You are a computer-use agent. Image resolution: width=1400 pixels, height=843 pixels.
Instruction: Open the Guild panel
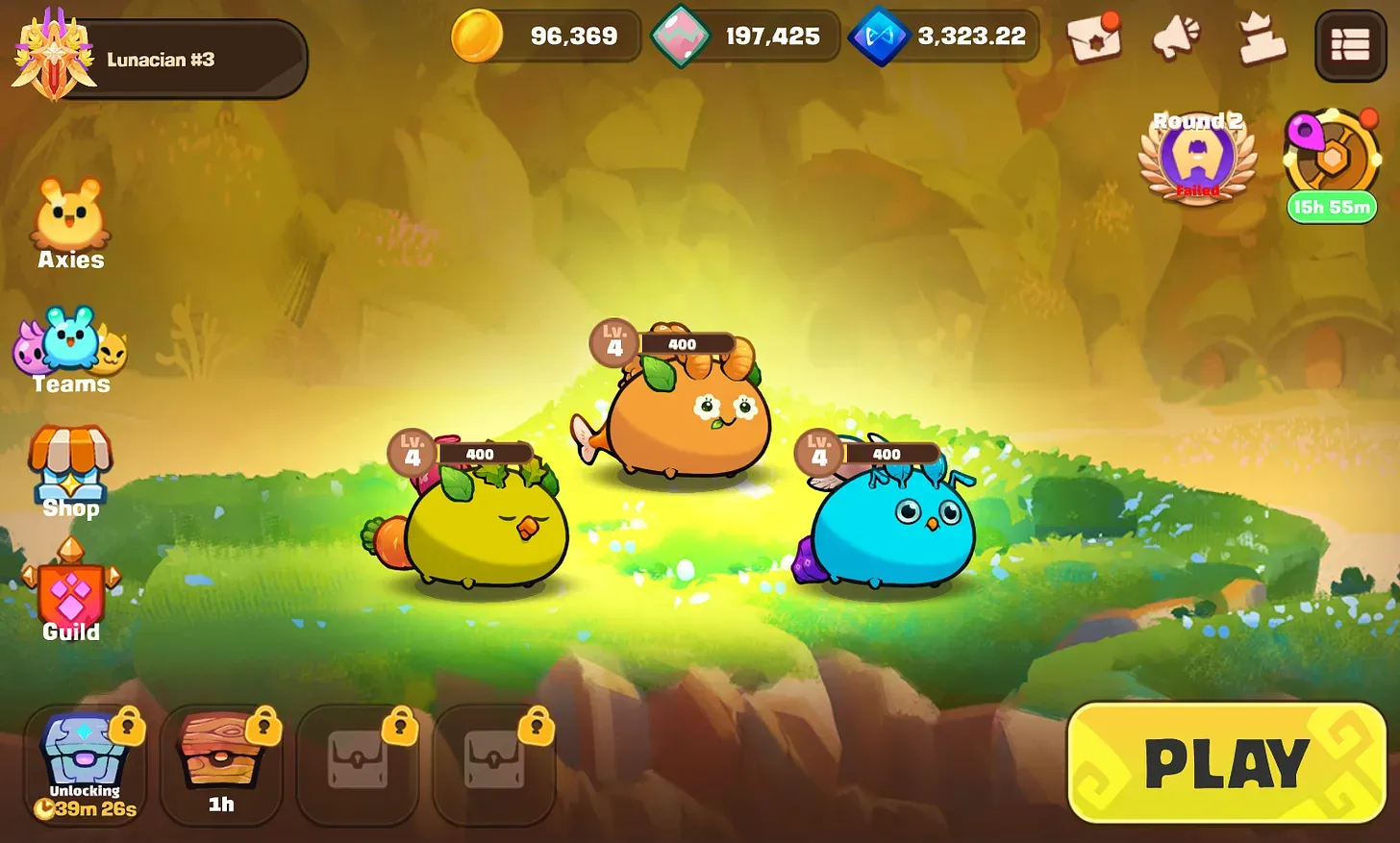click(70, 596)
